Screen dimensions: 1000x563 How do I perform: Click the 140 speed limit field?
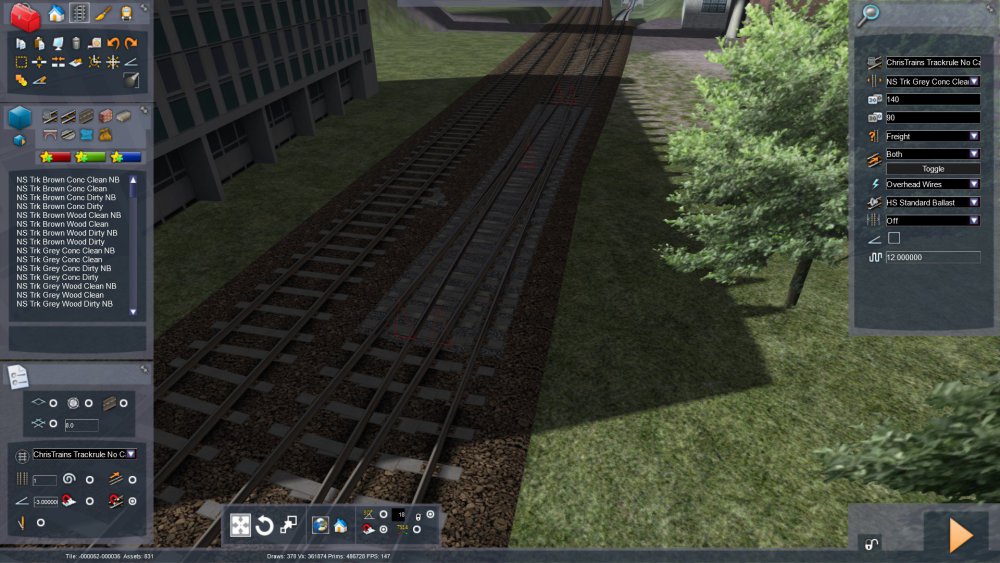point(932,100)
